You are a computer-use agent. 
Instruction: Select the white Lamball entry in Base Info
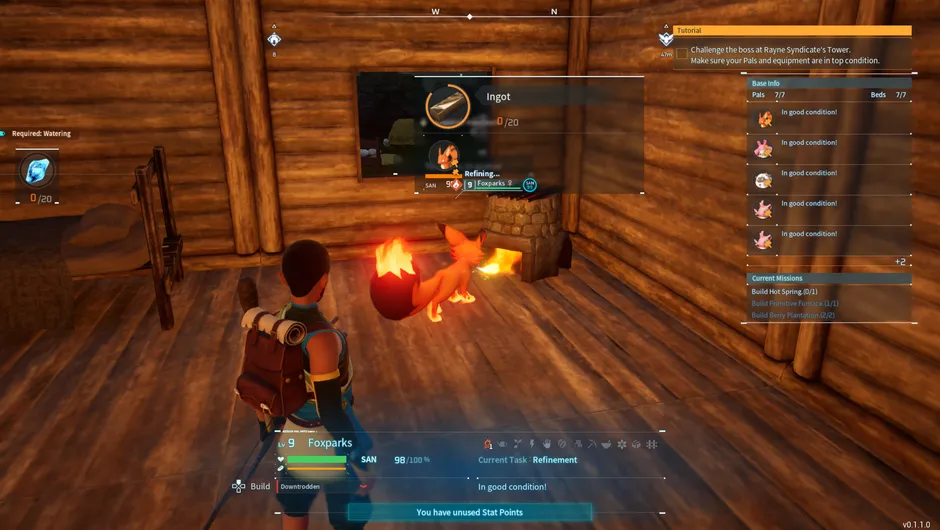tap(764, 180)
